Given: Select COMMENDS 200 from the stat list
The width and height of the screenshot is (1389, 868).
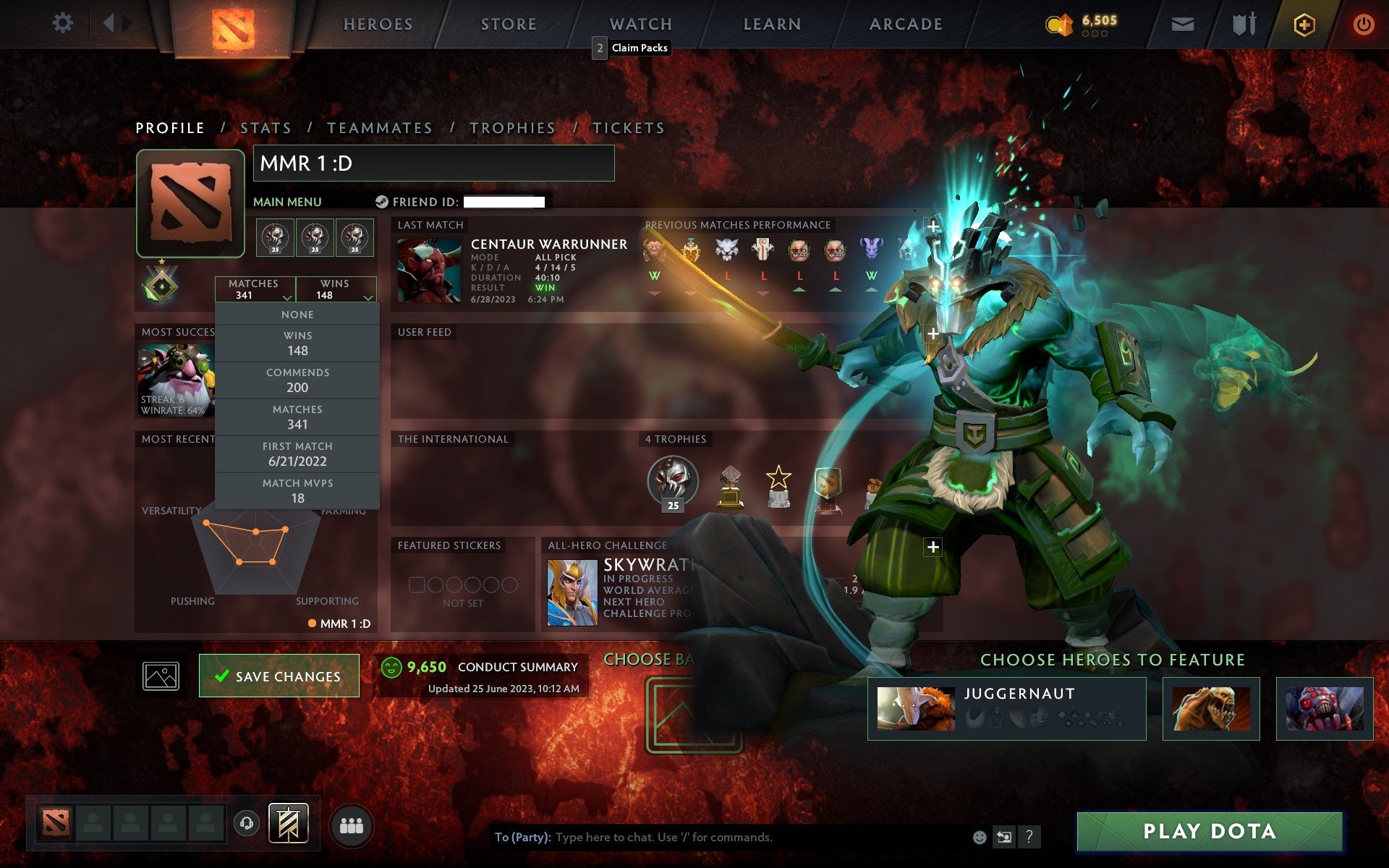Looking at the screenshot, I should (x=298, y=380).
